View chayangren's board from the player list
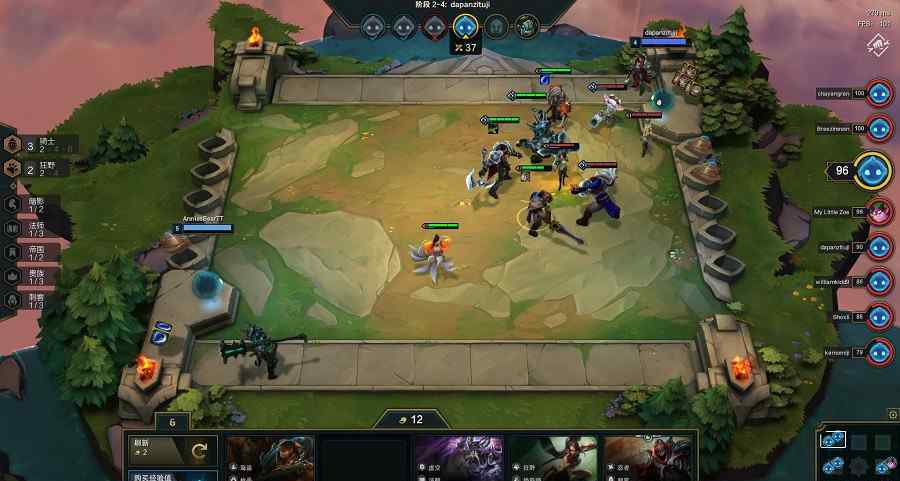 (x=879, y=94)
